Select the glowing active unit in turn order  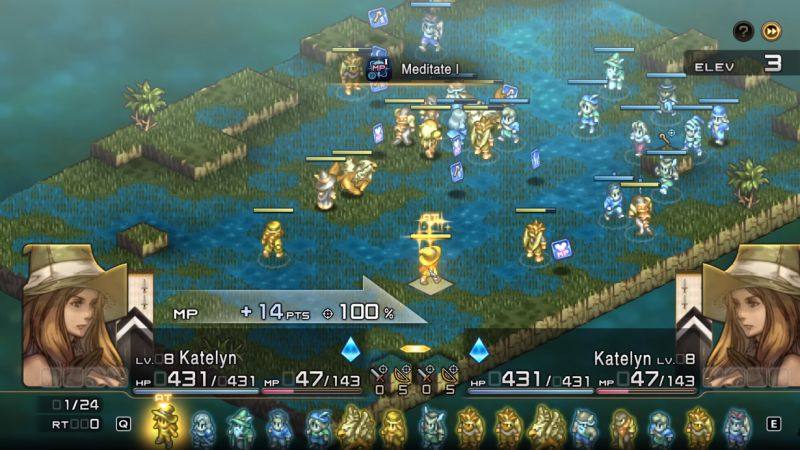(x=163, y=424)
